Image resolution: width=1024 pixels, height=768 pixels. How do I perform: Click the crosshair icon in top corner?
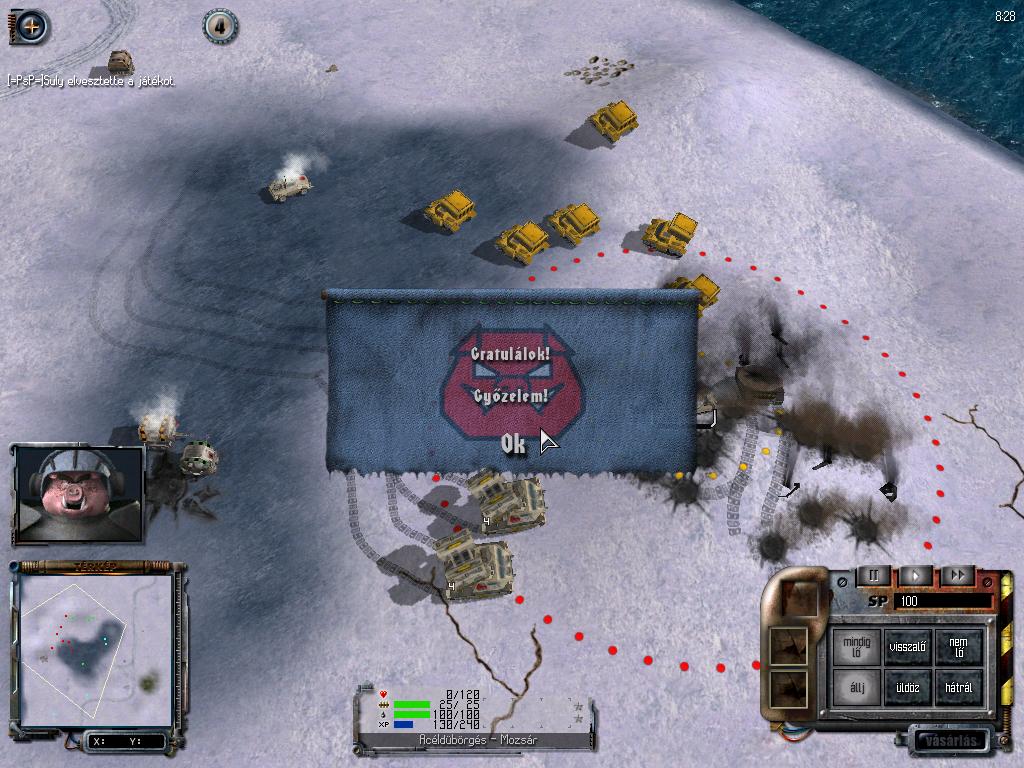(x=30, y=26)
